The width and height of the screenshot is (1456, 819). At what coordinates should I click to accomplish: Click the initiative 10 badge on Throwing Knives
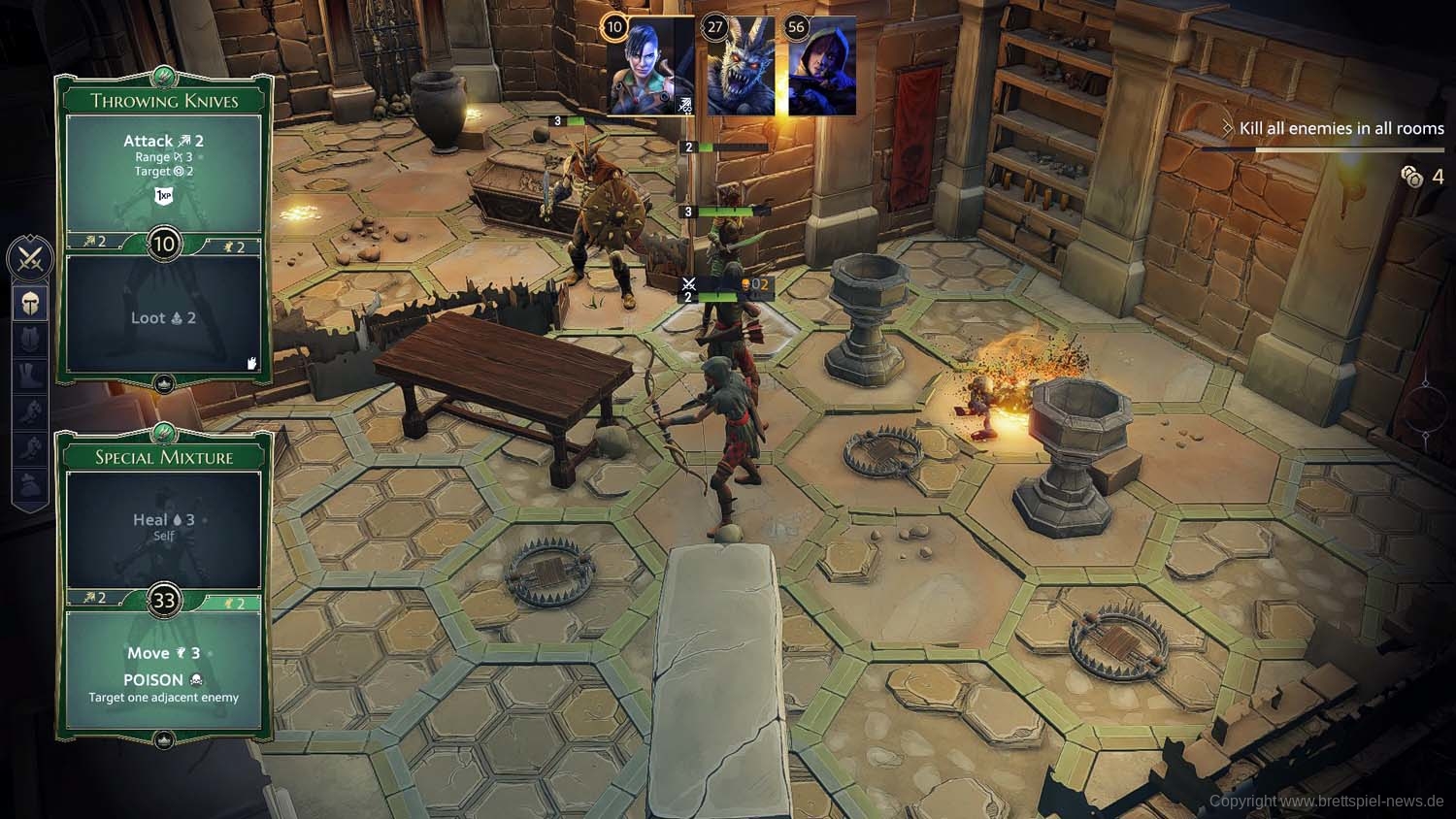164,243
